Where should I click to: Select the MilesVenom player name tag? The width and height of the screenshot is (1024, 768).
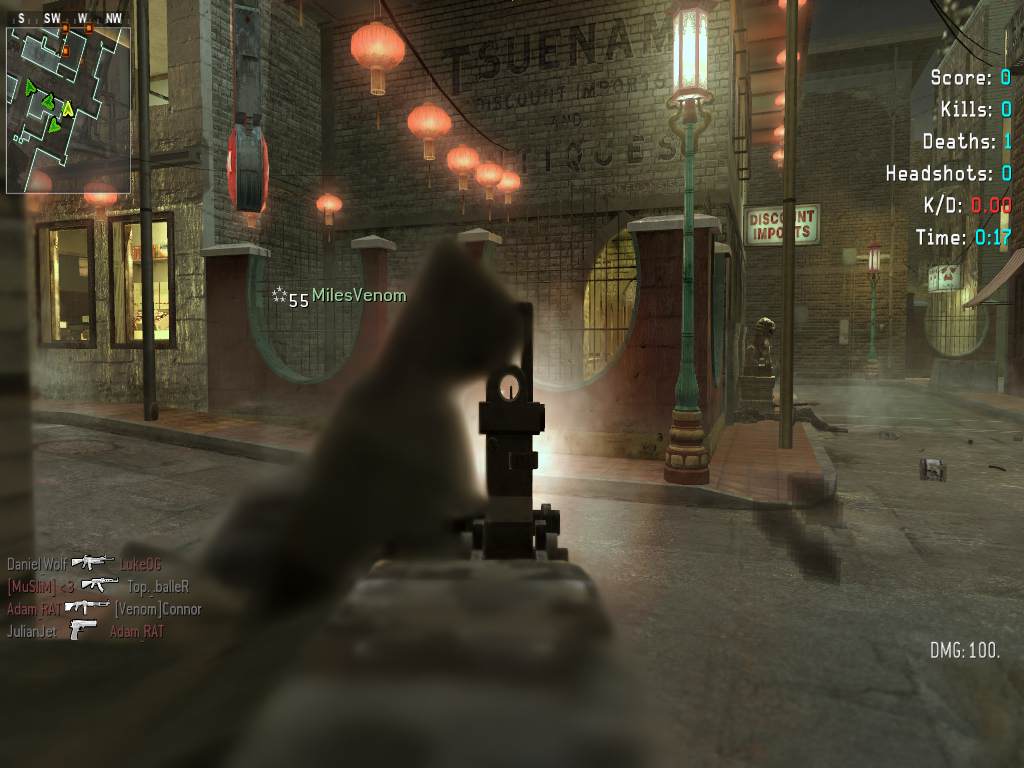coord(358,295)
